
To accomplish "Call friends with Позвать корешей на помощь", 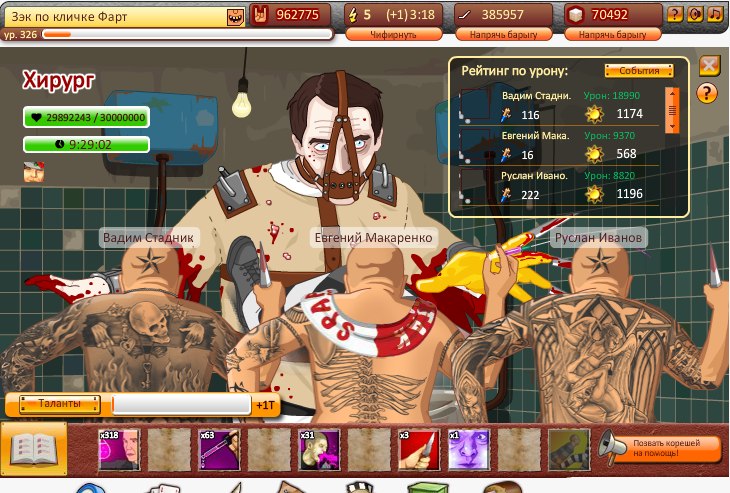I will (x=662, y=448).
